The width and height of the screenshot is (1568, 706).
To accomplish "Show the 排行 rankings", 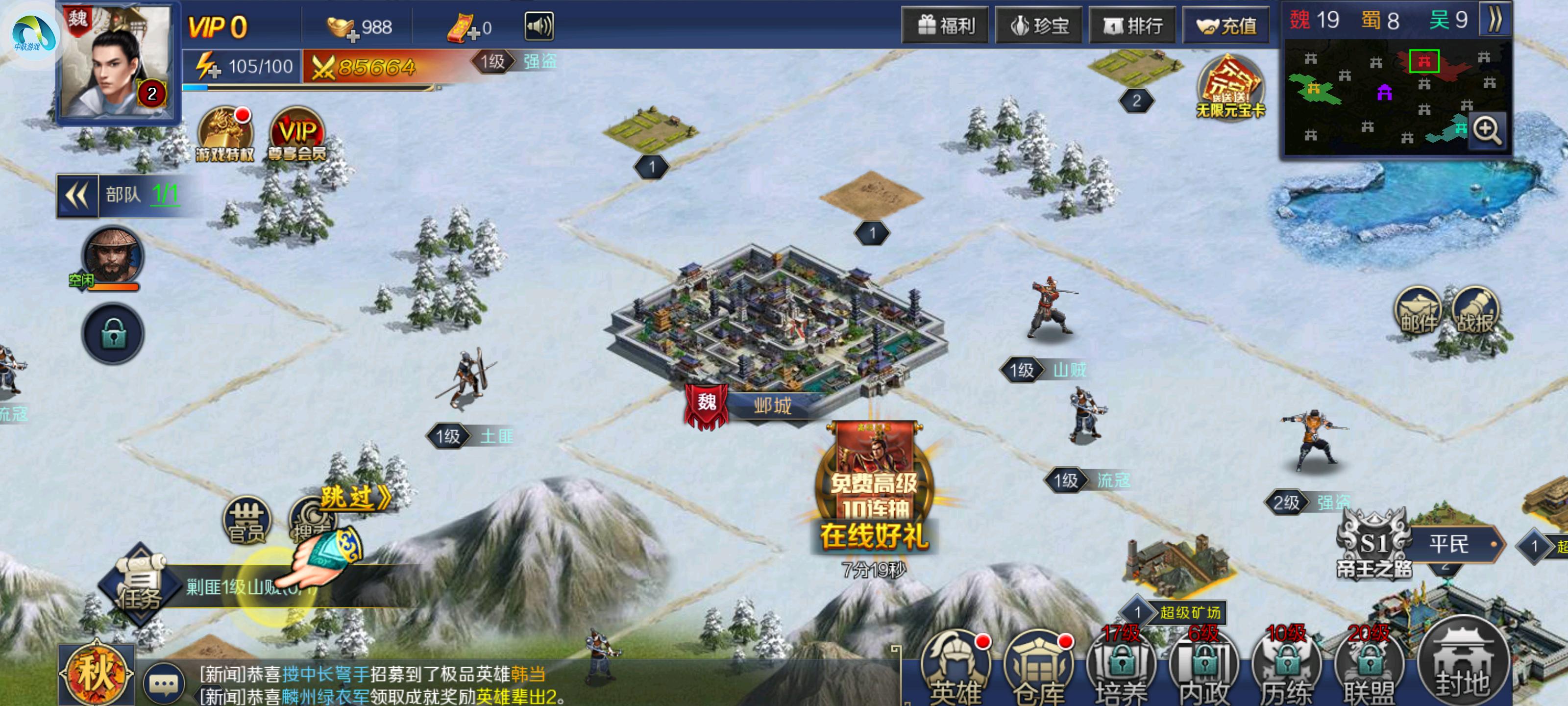I will point(1132,25).
